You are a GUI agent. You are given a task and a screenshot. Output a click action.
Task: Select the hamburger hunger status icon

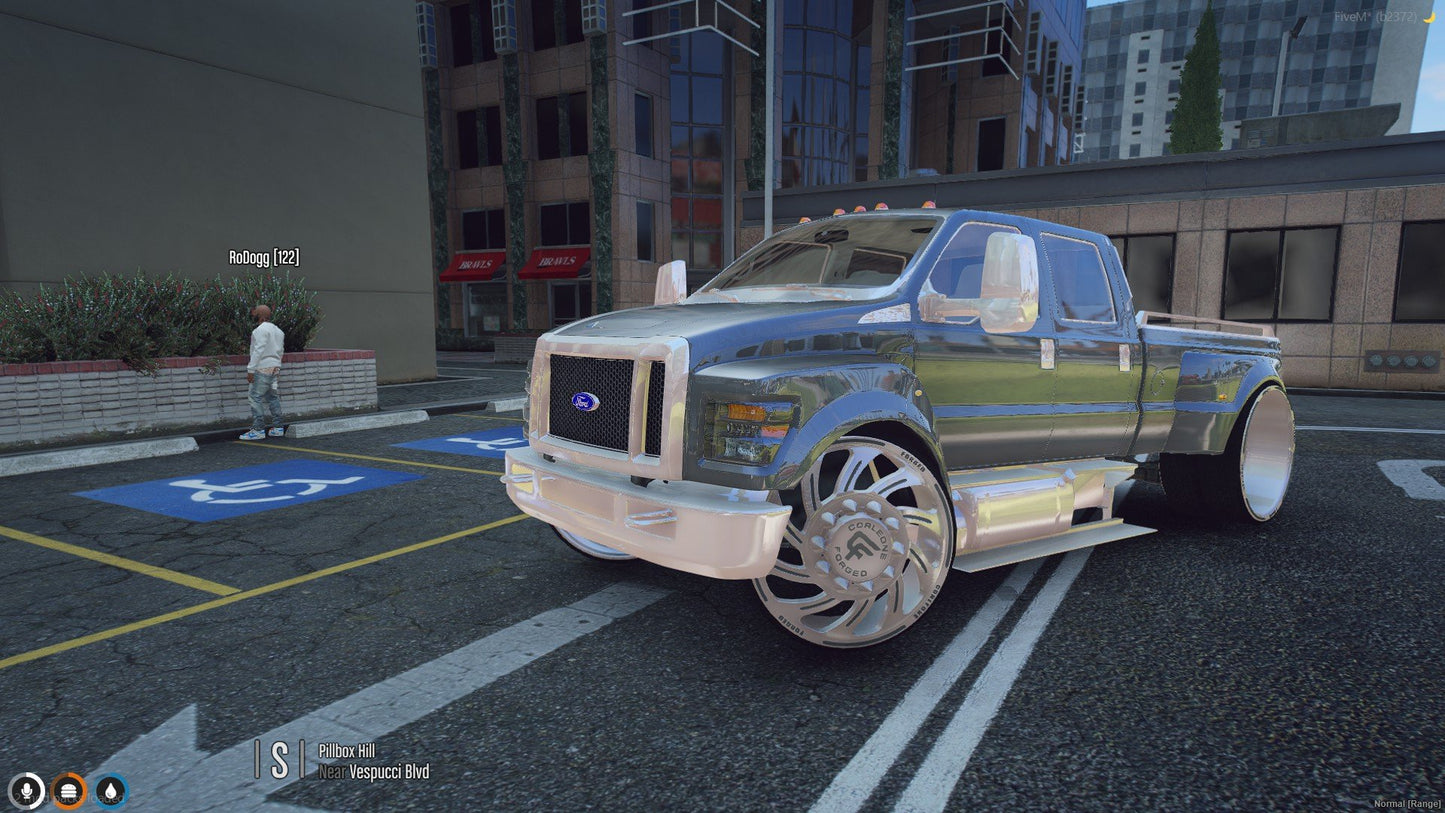67,793
